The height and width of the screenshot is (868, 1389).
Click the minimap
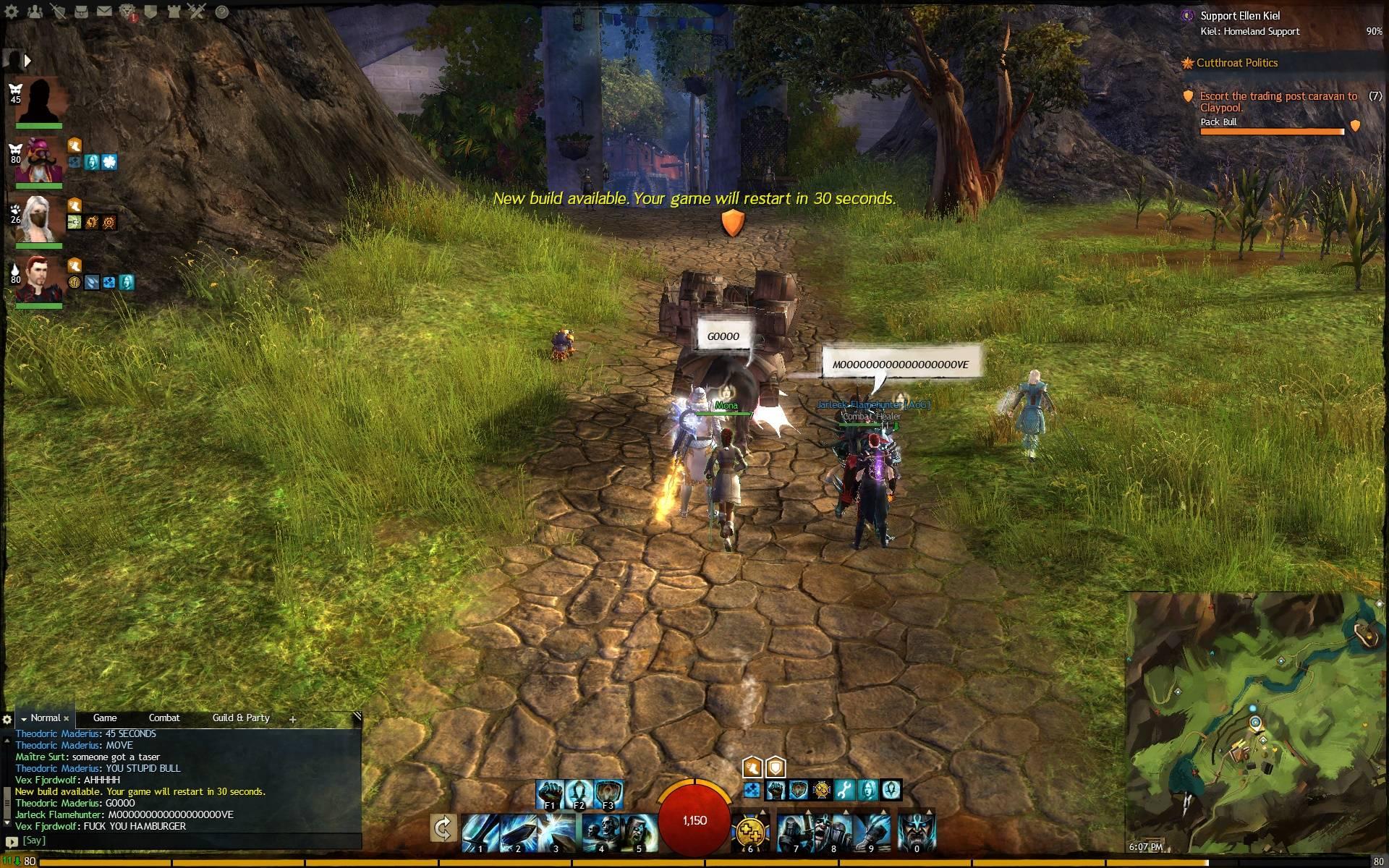pos(1255,723)
